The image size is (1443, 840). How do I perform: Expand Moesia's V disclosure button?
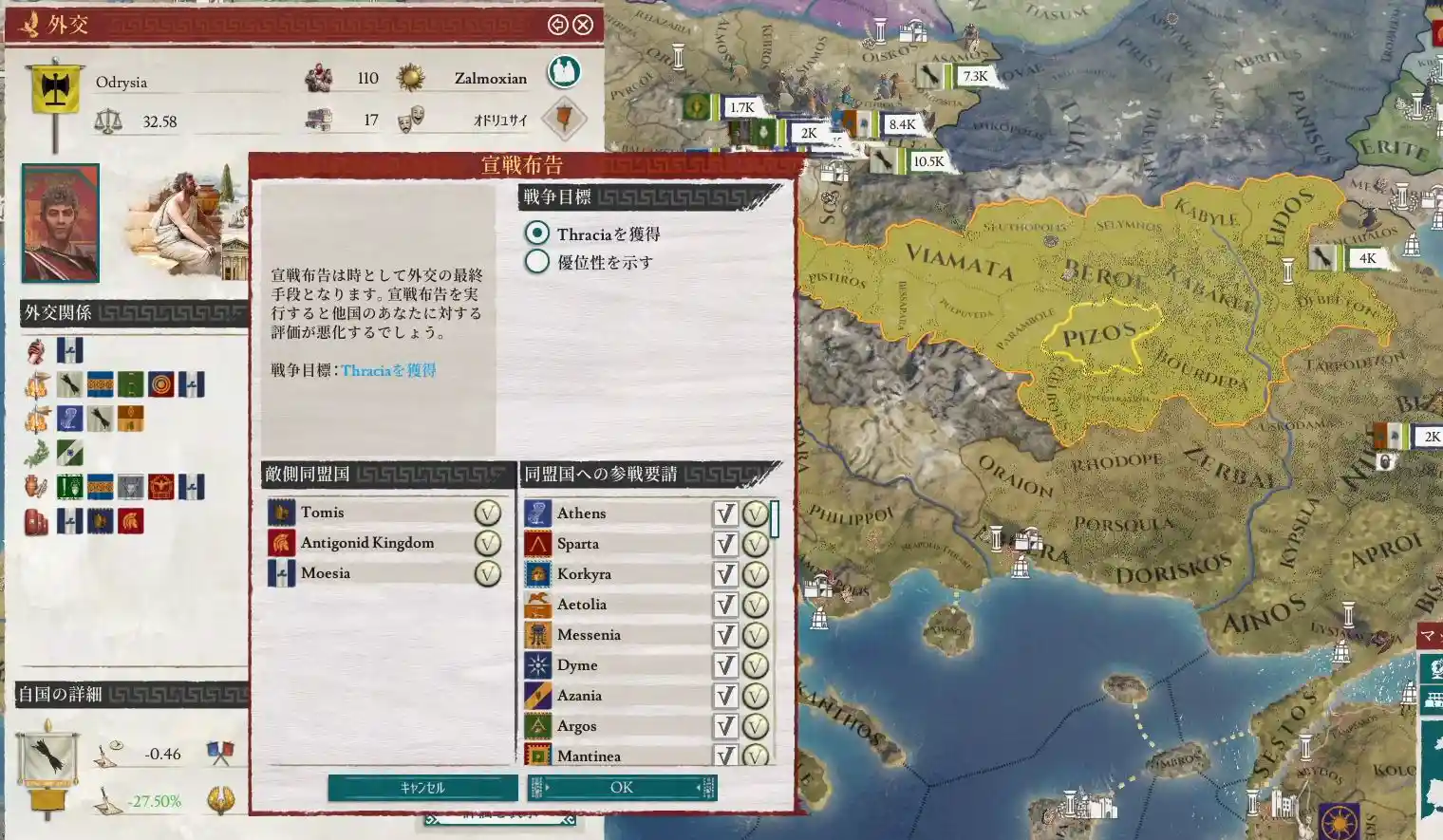486,572
